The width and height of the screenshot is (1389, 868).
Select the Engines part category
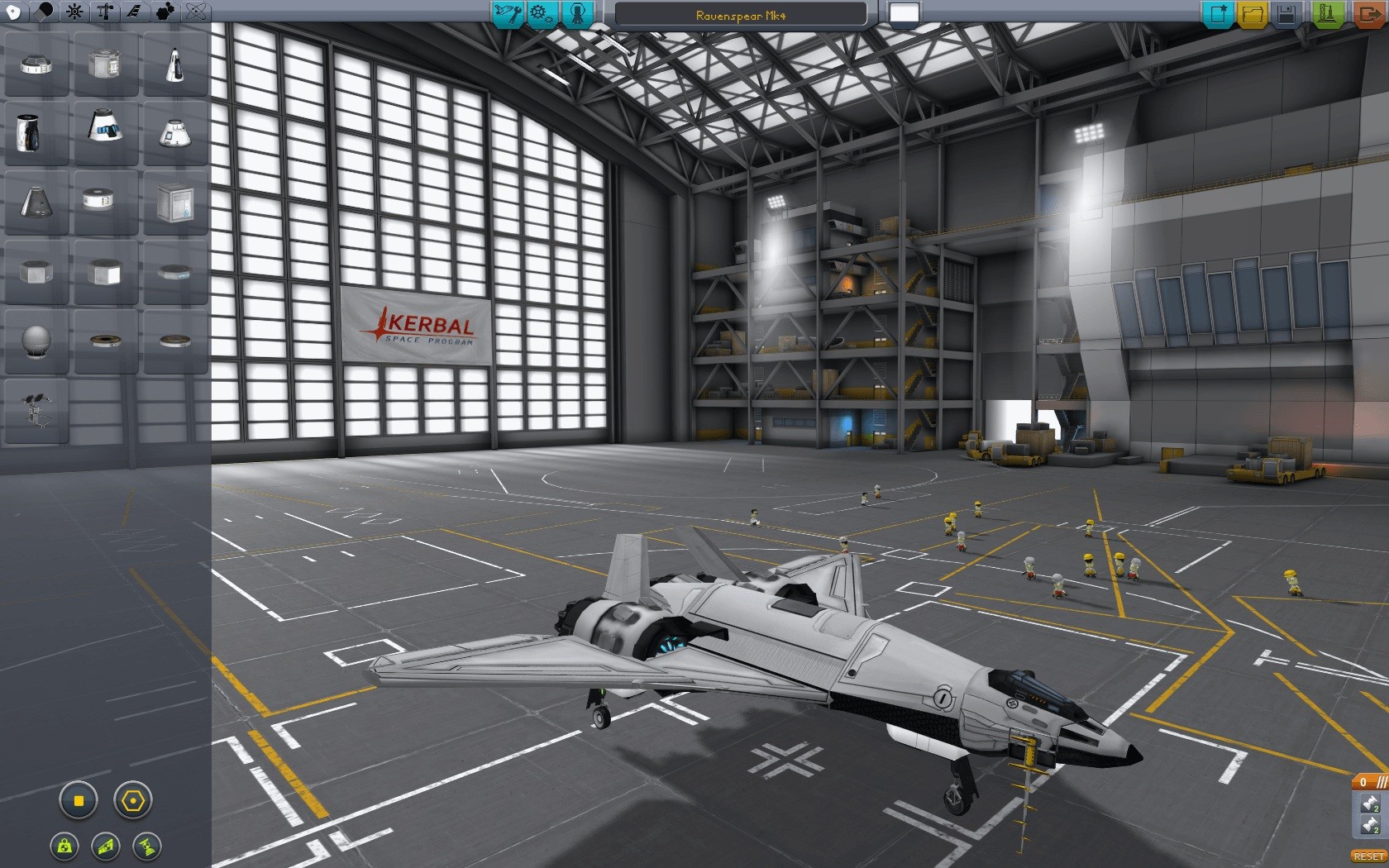coord(73,12)
